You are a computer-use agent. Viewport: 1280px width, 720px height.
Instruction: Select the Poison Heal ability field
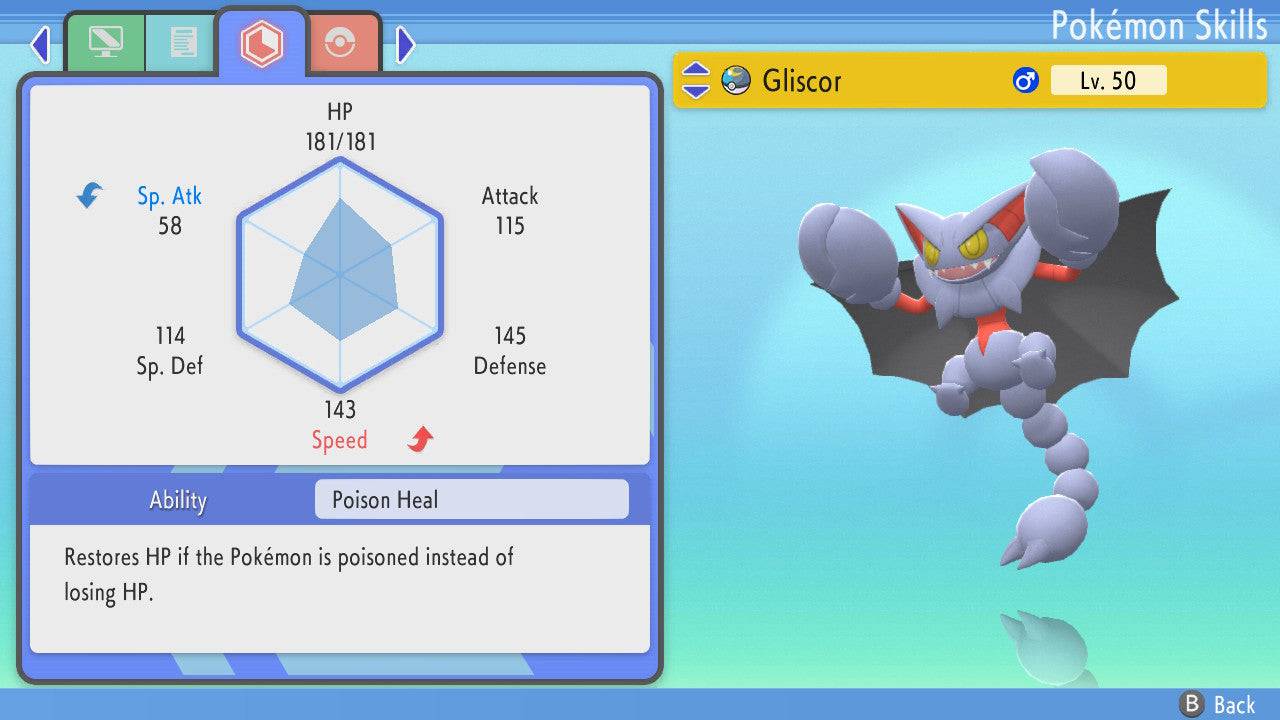pyautogui.click(x=470, y=499)
